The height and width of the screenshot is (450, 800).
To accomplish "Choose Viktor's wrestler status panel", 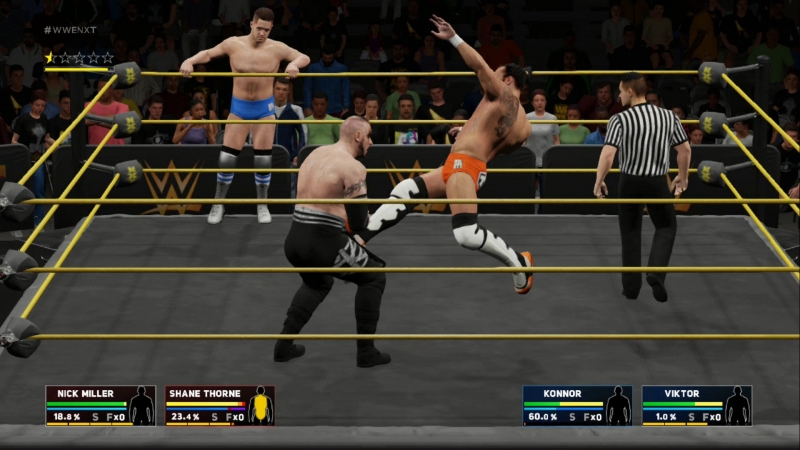I will coord(696,405).
